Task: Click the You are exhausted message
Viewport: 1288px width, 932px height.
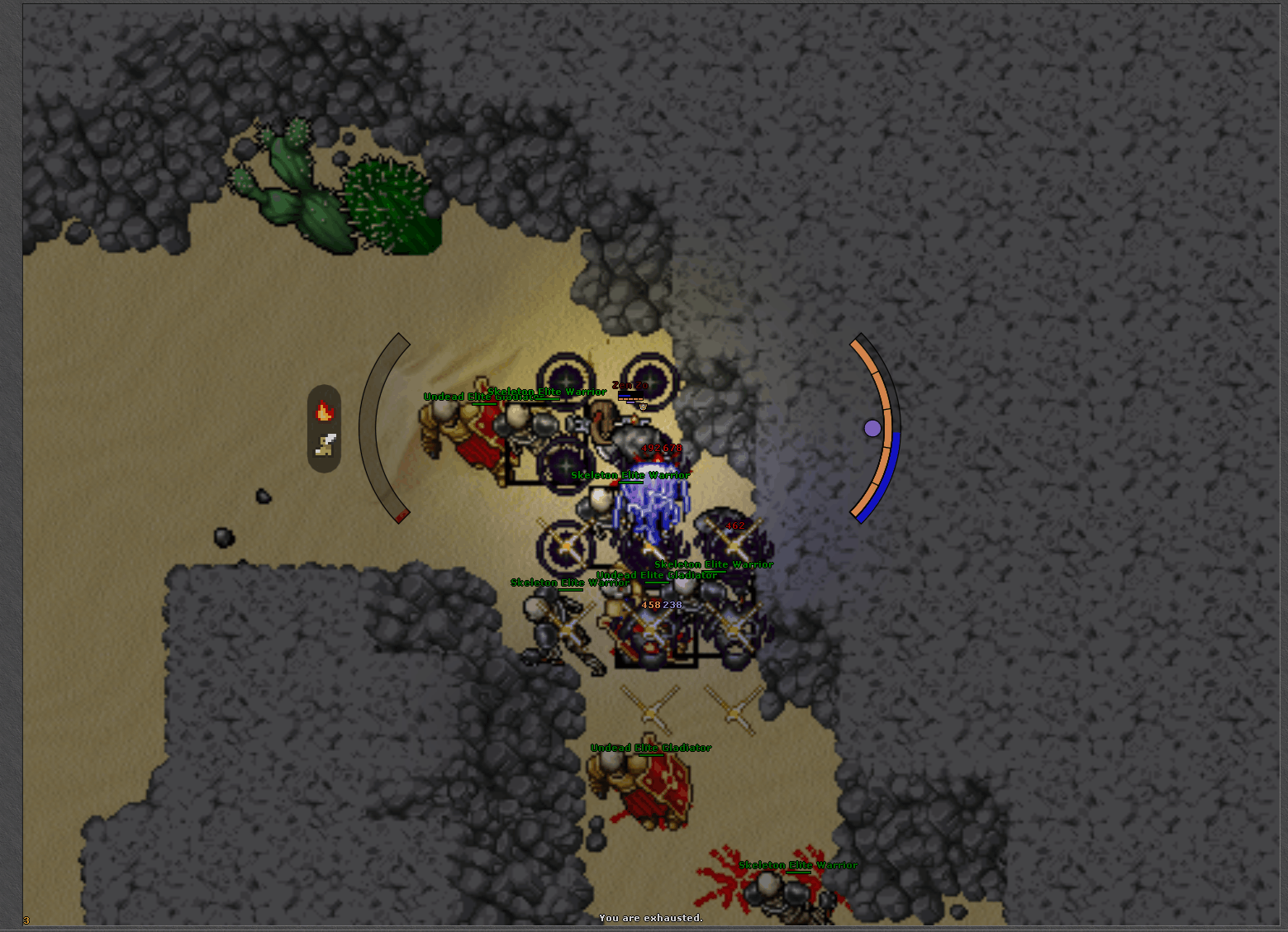Action: coord(651,918)
